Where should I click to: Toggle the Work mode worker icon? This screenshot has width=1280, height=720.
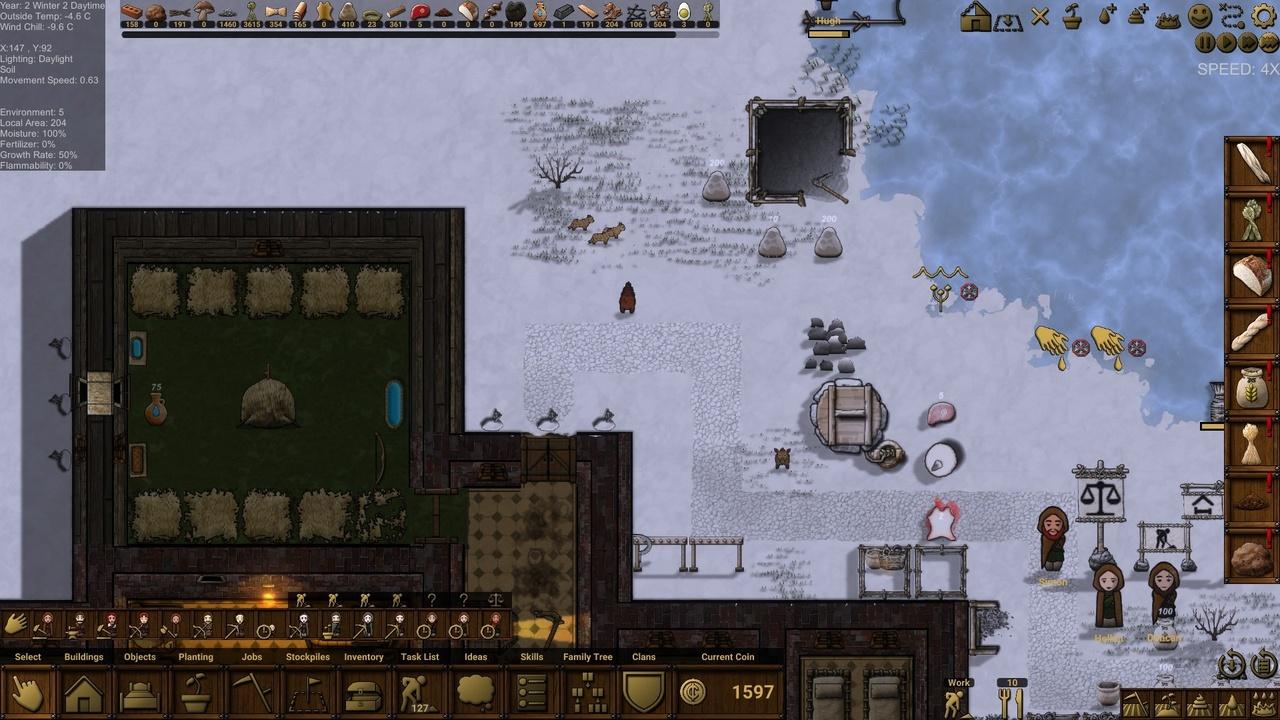coord(956,703)
